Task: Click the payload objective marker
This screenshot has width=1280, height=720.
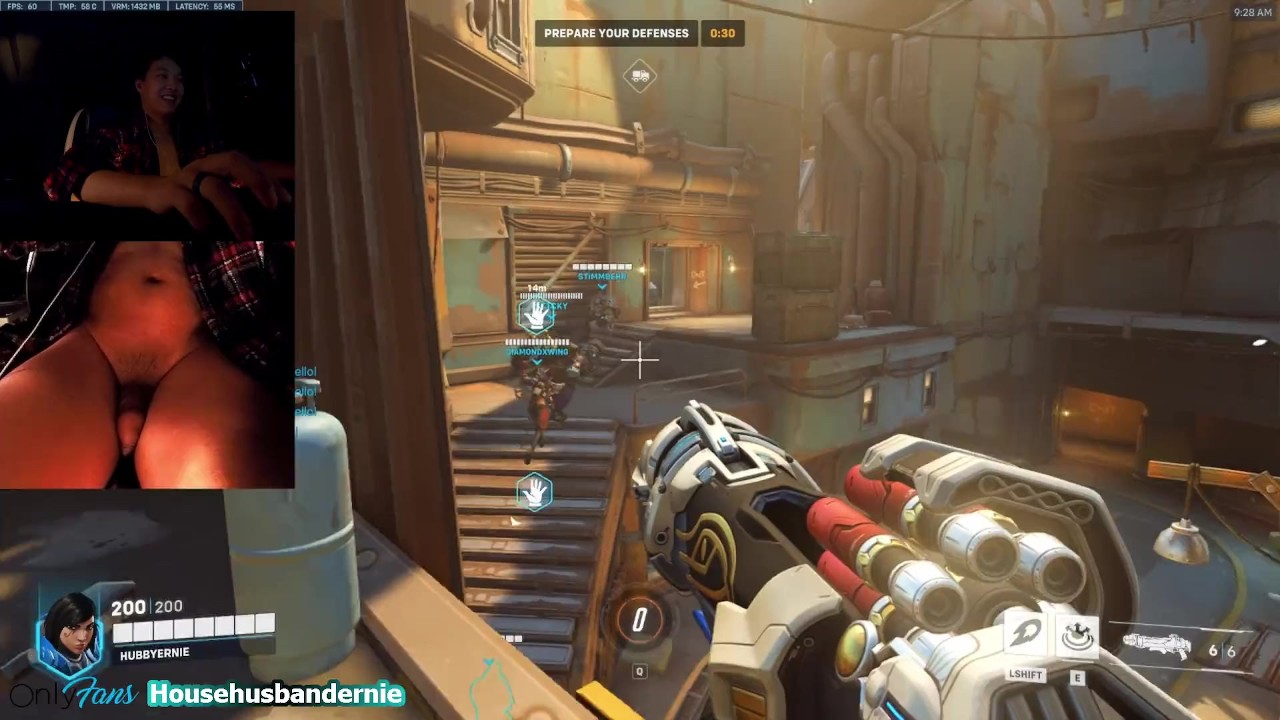Action: pyautogui.click(x=639, y=76)
